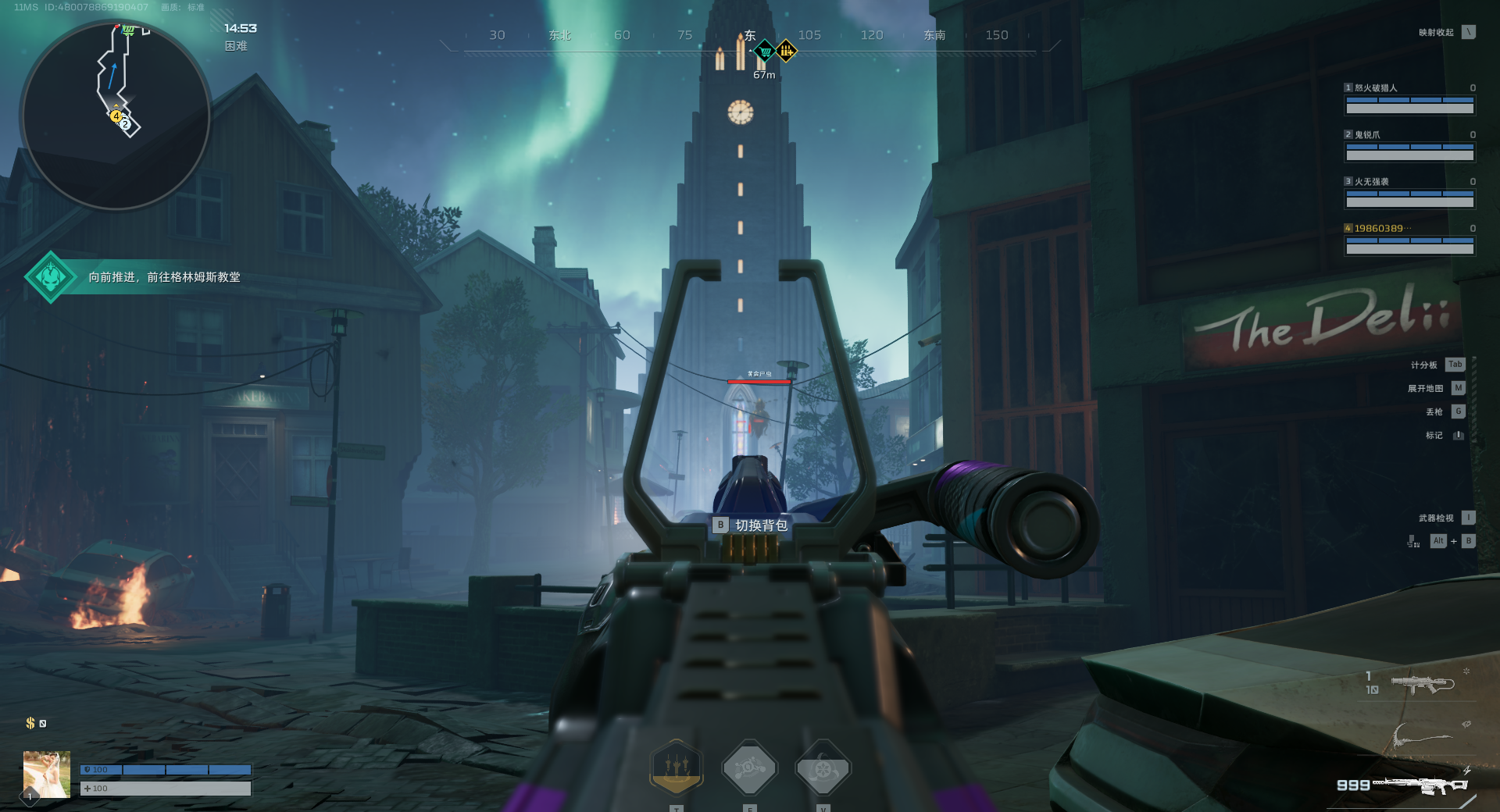The image size is (1500, 812).
Task: Select squad member 鬼锐爪
Action: (x=1409, y=146)
